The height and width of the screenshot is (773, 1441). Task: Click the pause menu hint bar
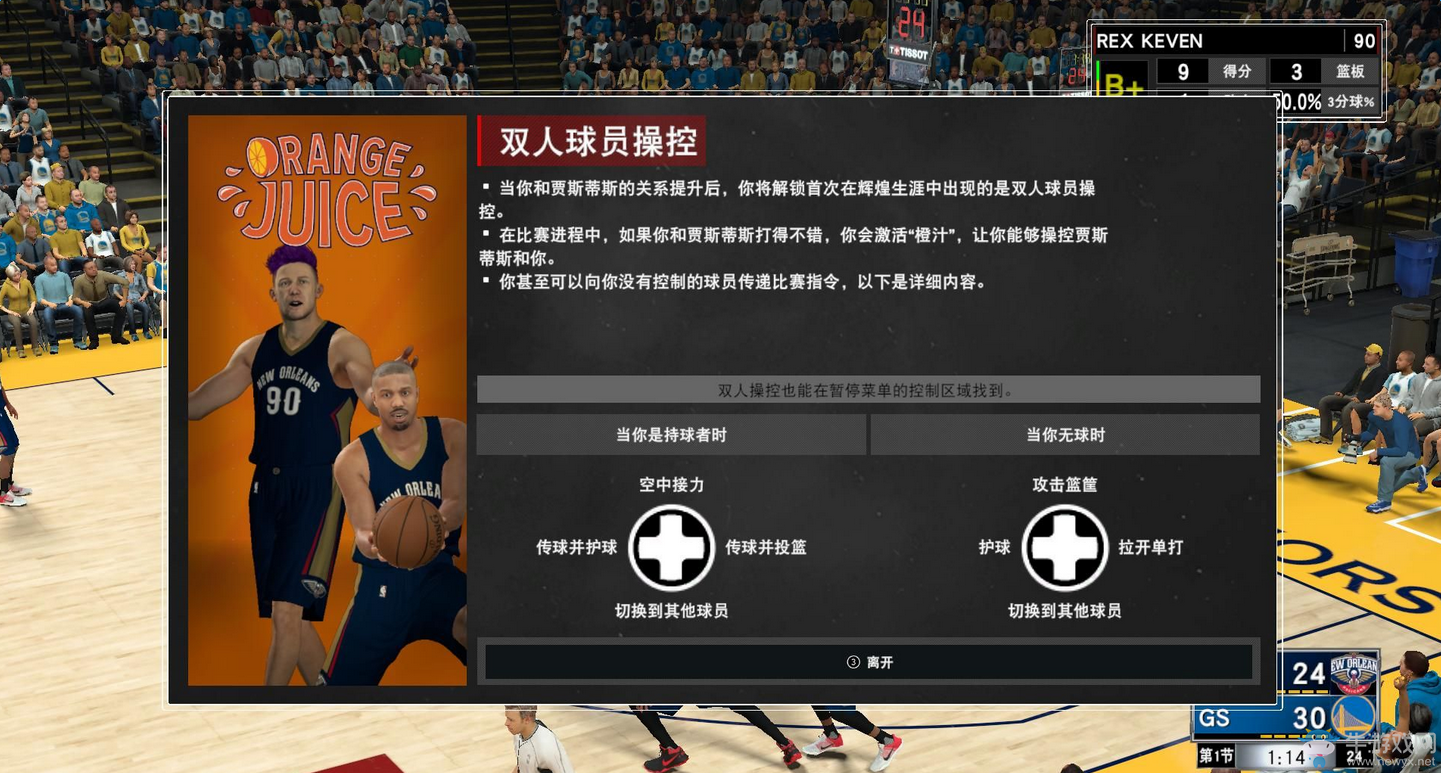pyautogui.click(x=868, y=389)
